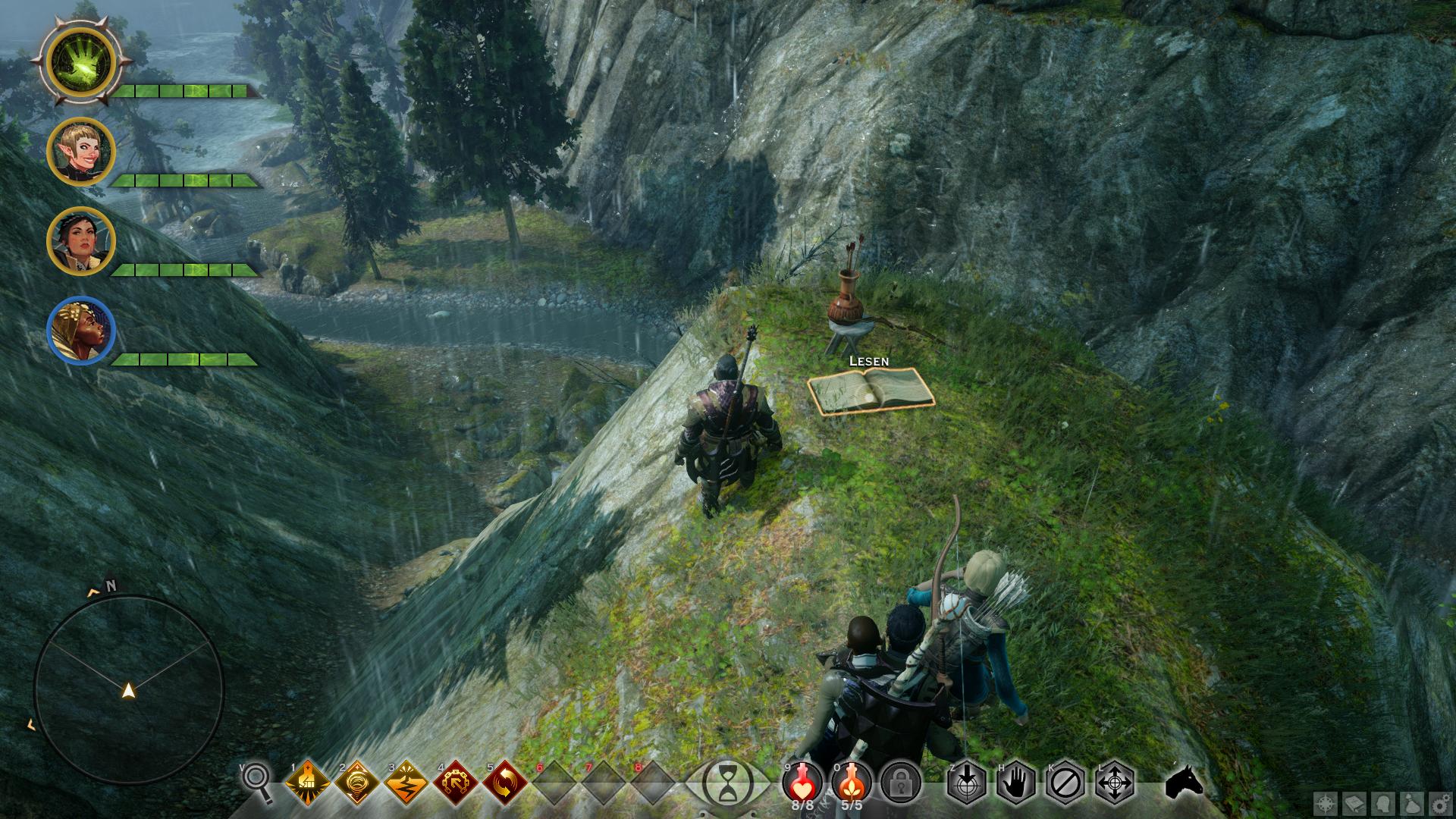Select the dark-haired party member portrait
This screenshot has height=819, width=1456.
tap(80, 241)
